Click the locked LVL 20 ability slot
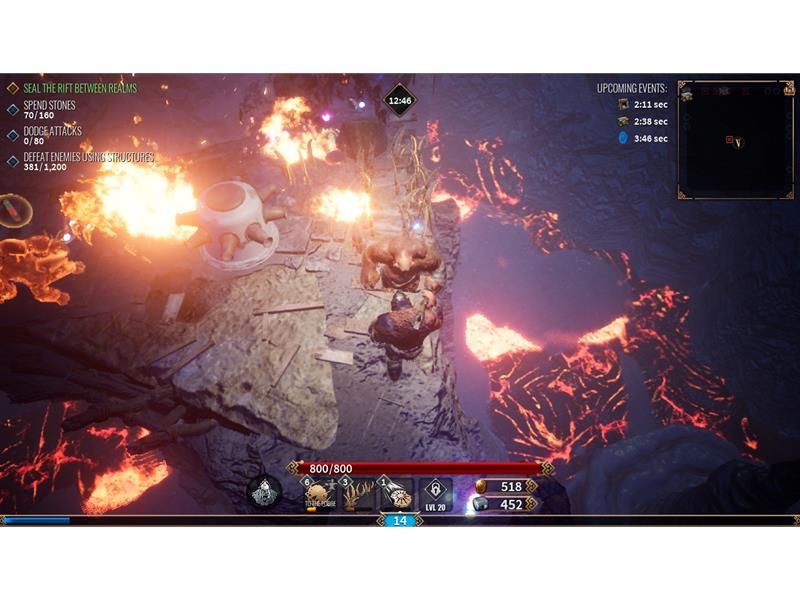The image size is (800, 600). [434, 493]
